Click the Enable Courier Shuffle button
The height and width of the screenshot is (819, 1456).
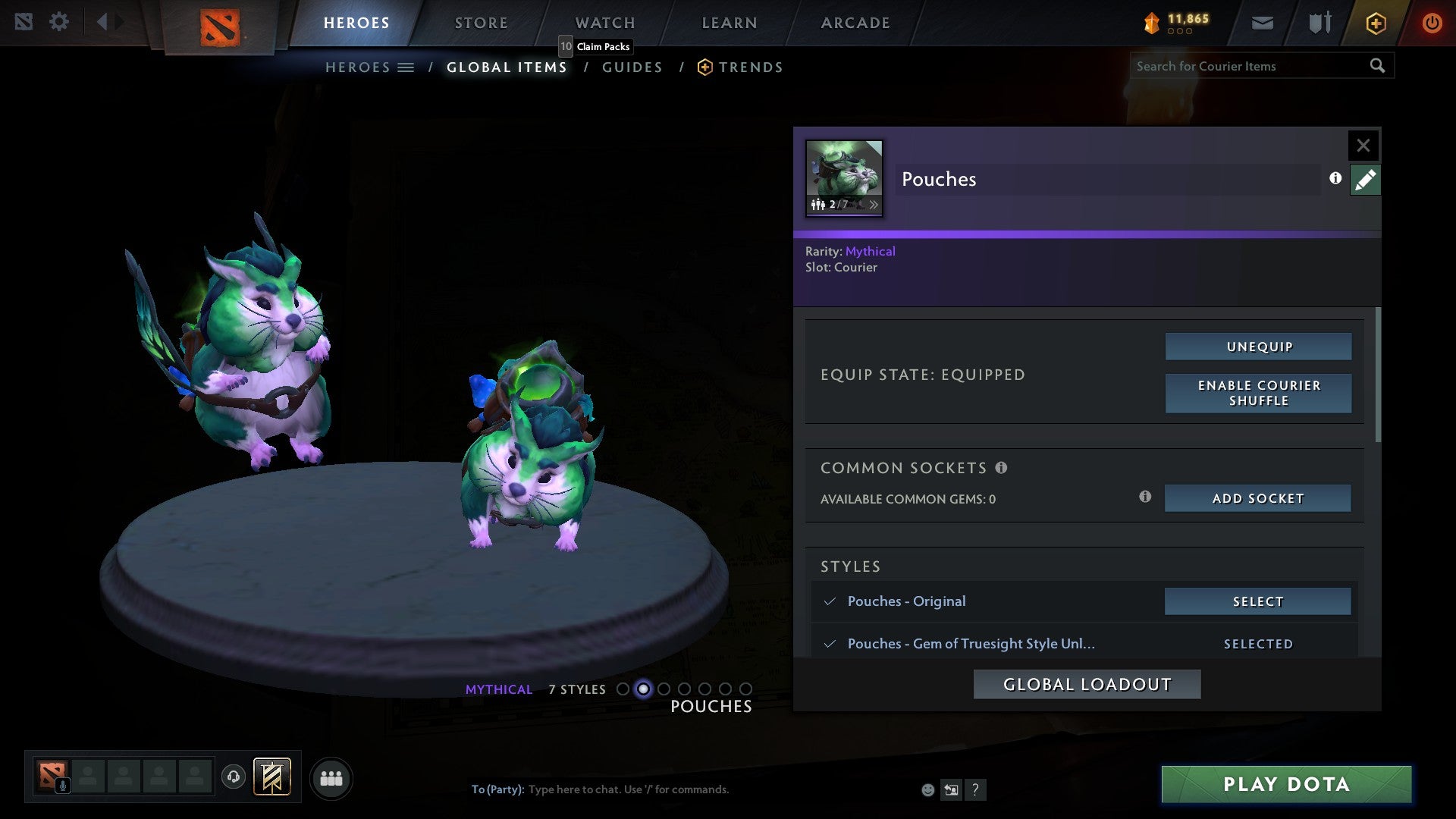click(1257, 393)
